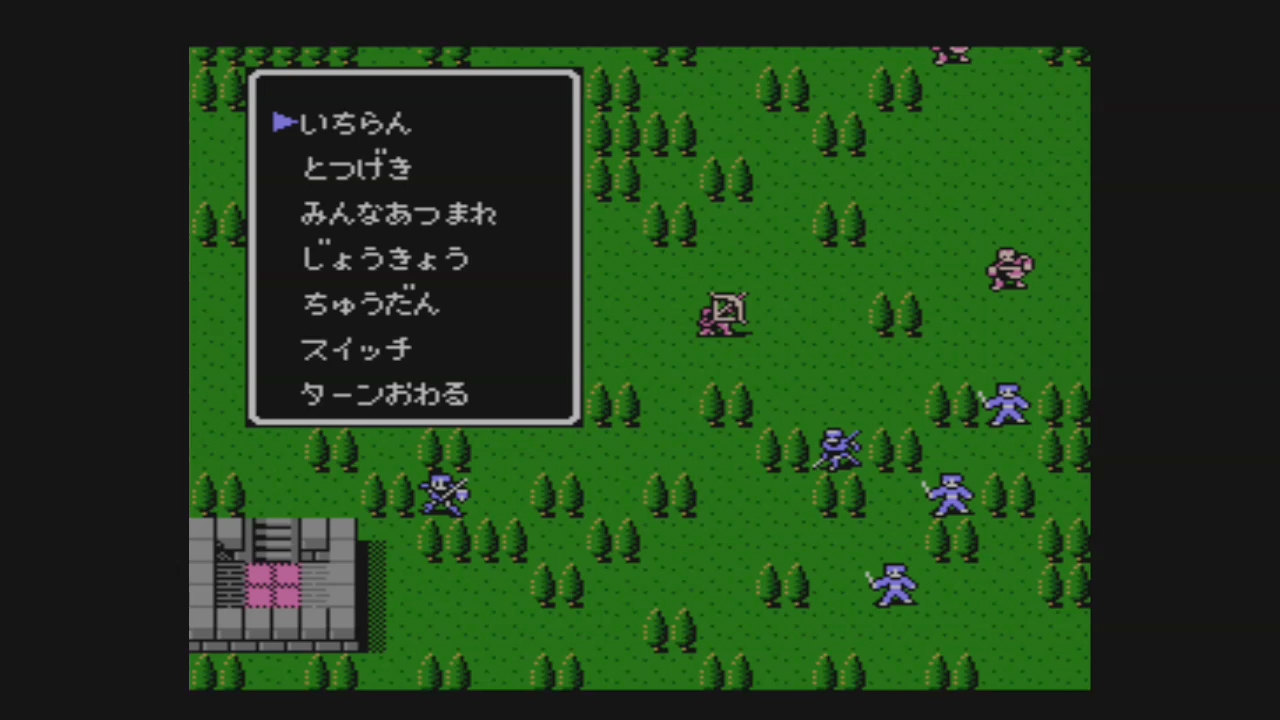Click the pink unit peeking at the top edge
This screenshot has height=720, width=1280.
950,55
